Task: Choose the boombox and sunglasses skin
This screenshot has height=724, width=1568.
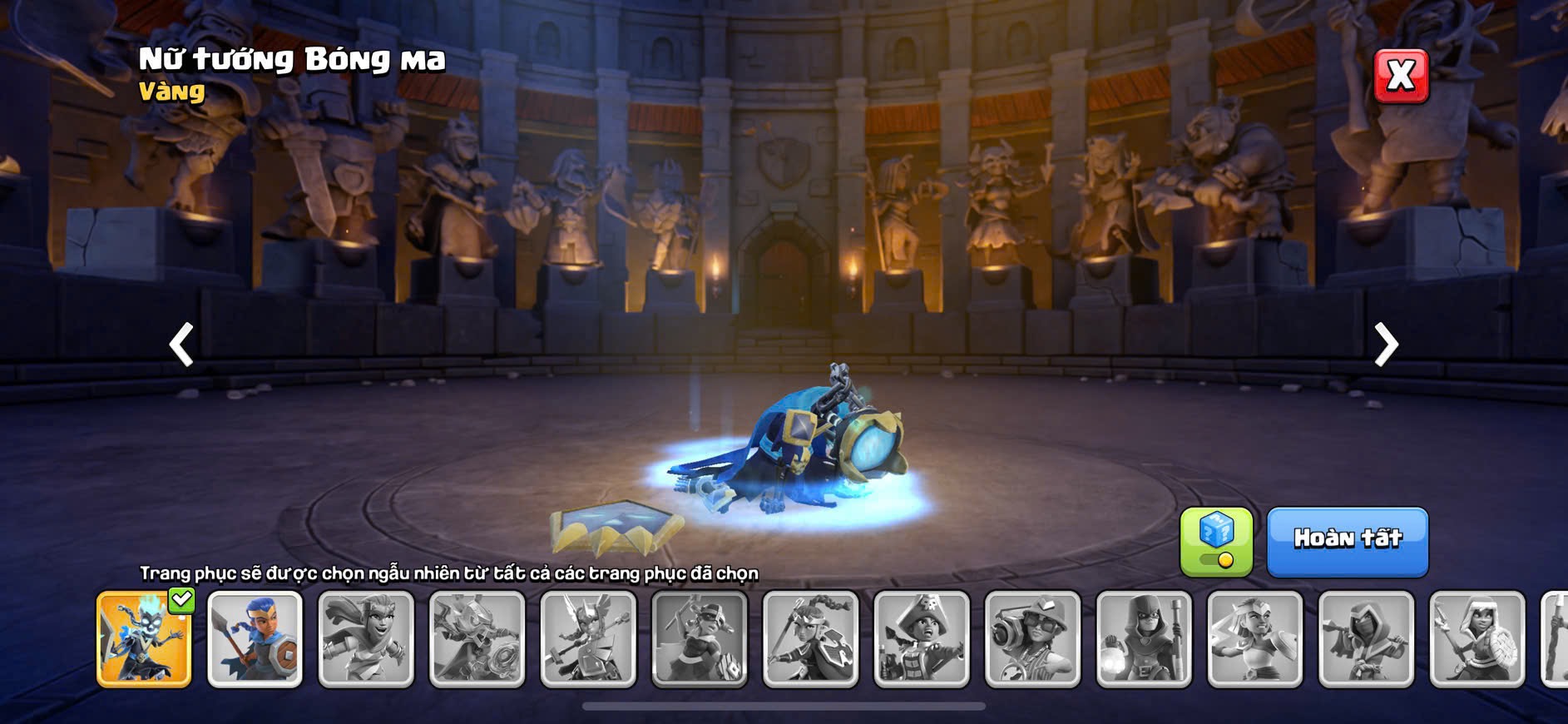Action: tap(1032, 639)
